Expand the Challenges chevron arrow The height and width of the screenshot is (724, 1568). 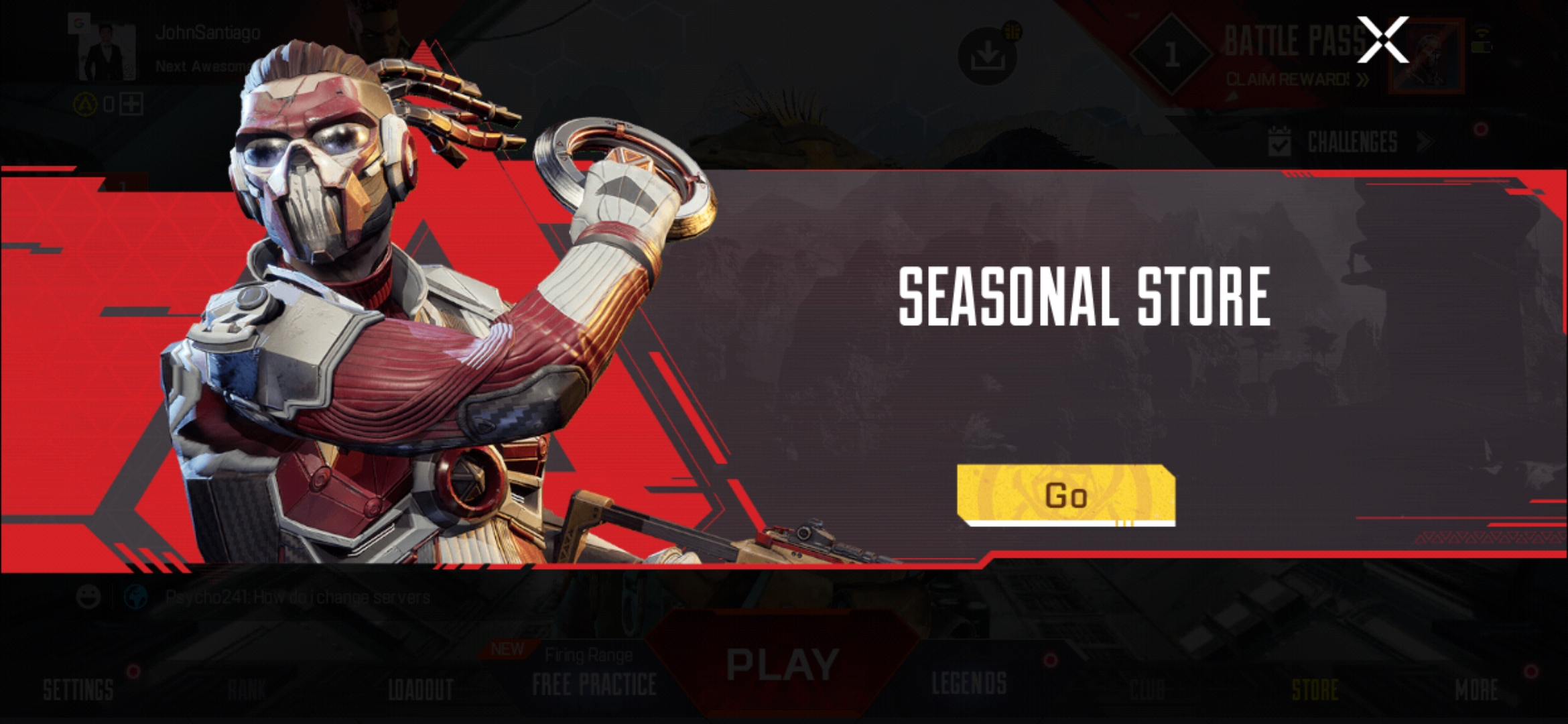coord(1424,141)
